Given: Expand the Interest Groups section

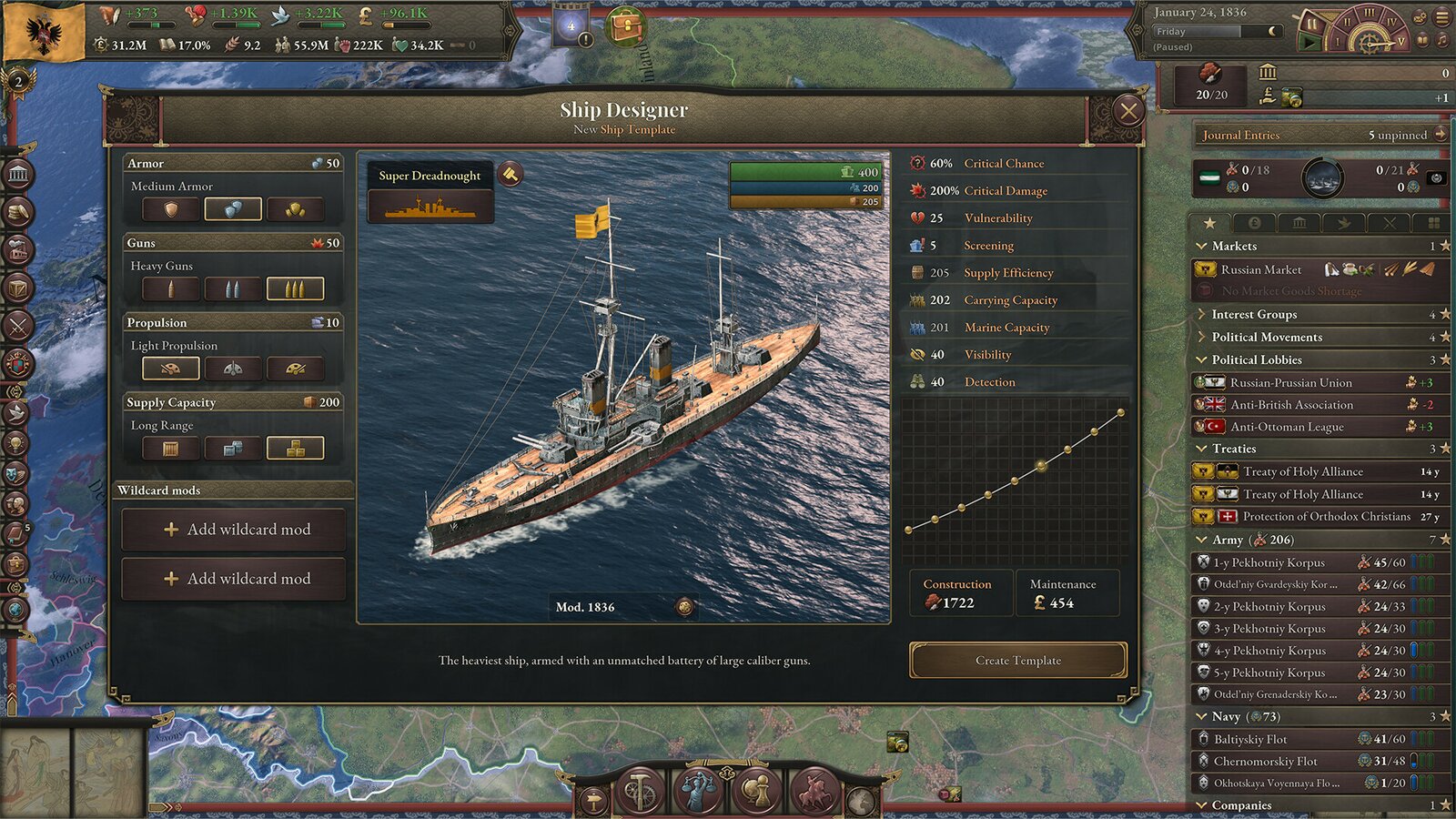Looking at the screenshot, I should click(1256, 314).
